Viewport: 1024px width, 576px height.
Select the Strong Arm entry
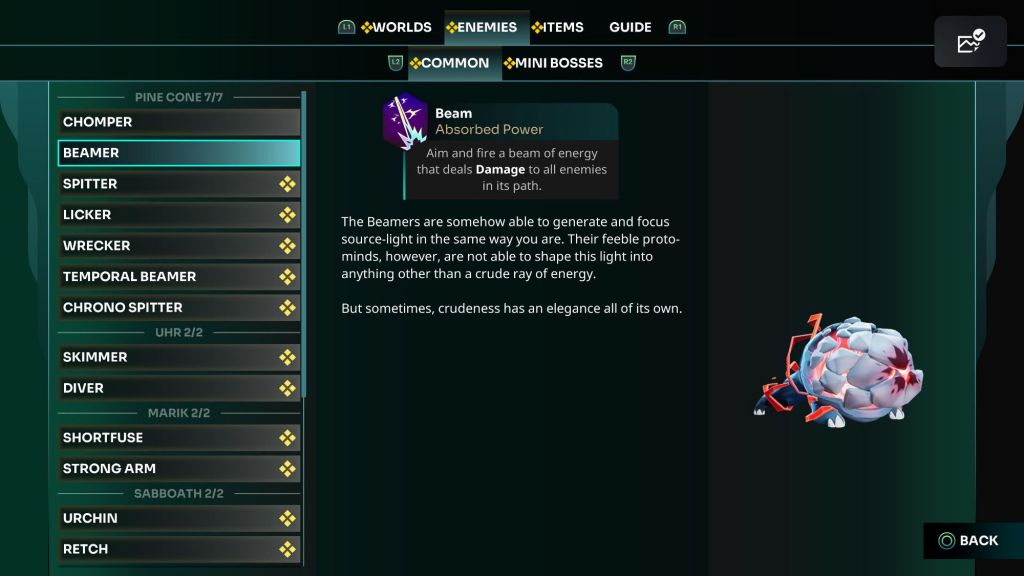(179, 469)
